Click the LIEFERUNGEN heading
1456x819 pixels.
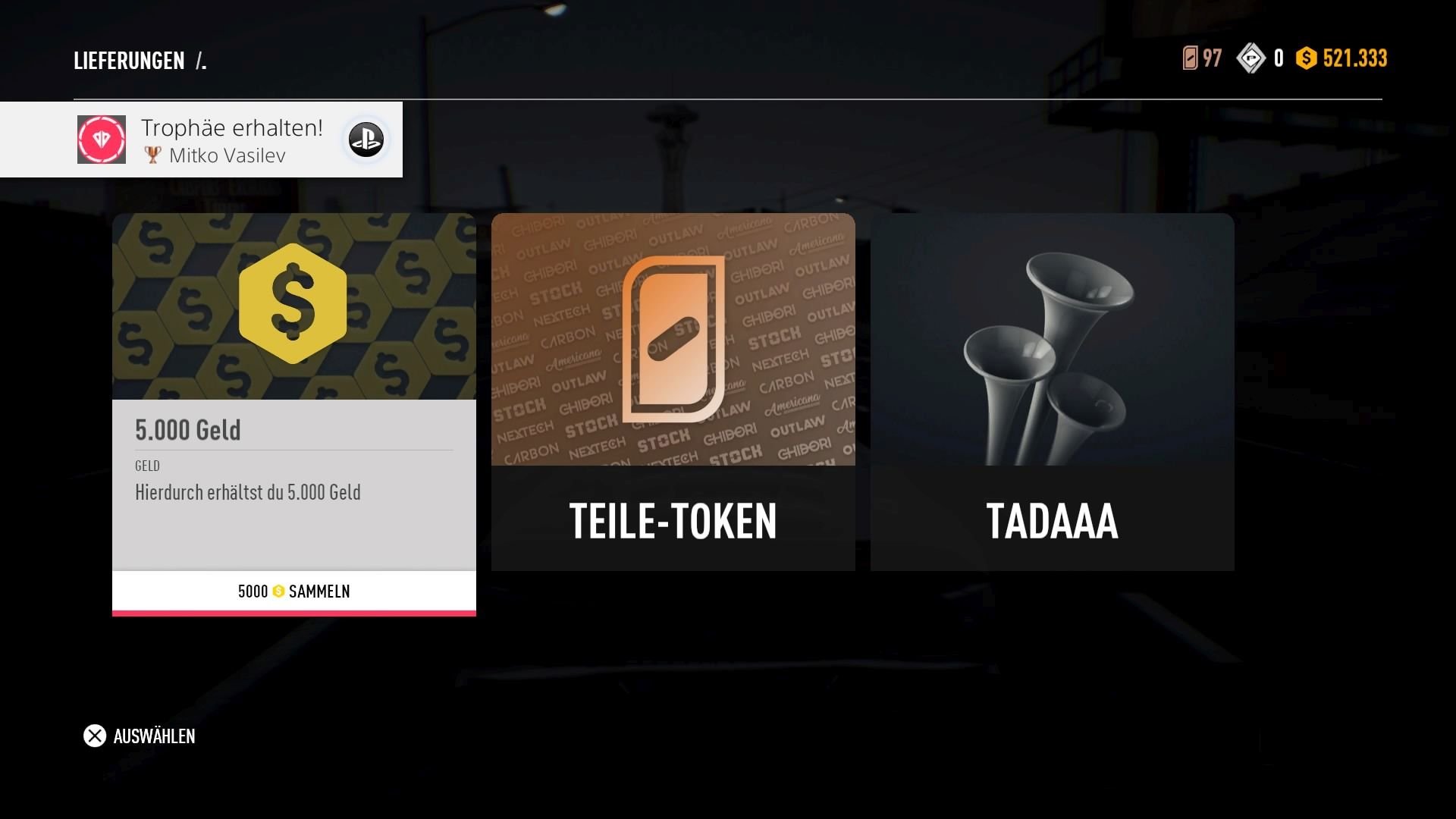(x=129, y=61)
